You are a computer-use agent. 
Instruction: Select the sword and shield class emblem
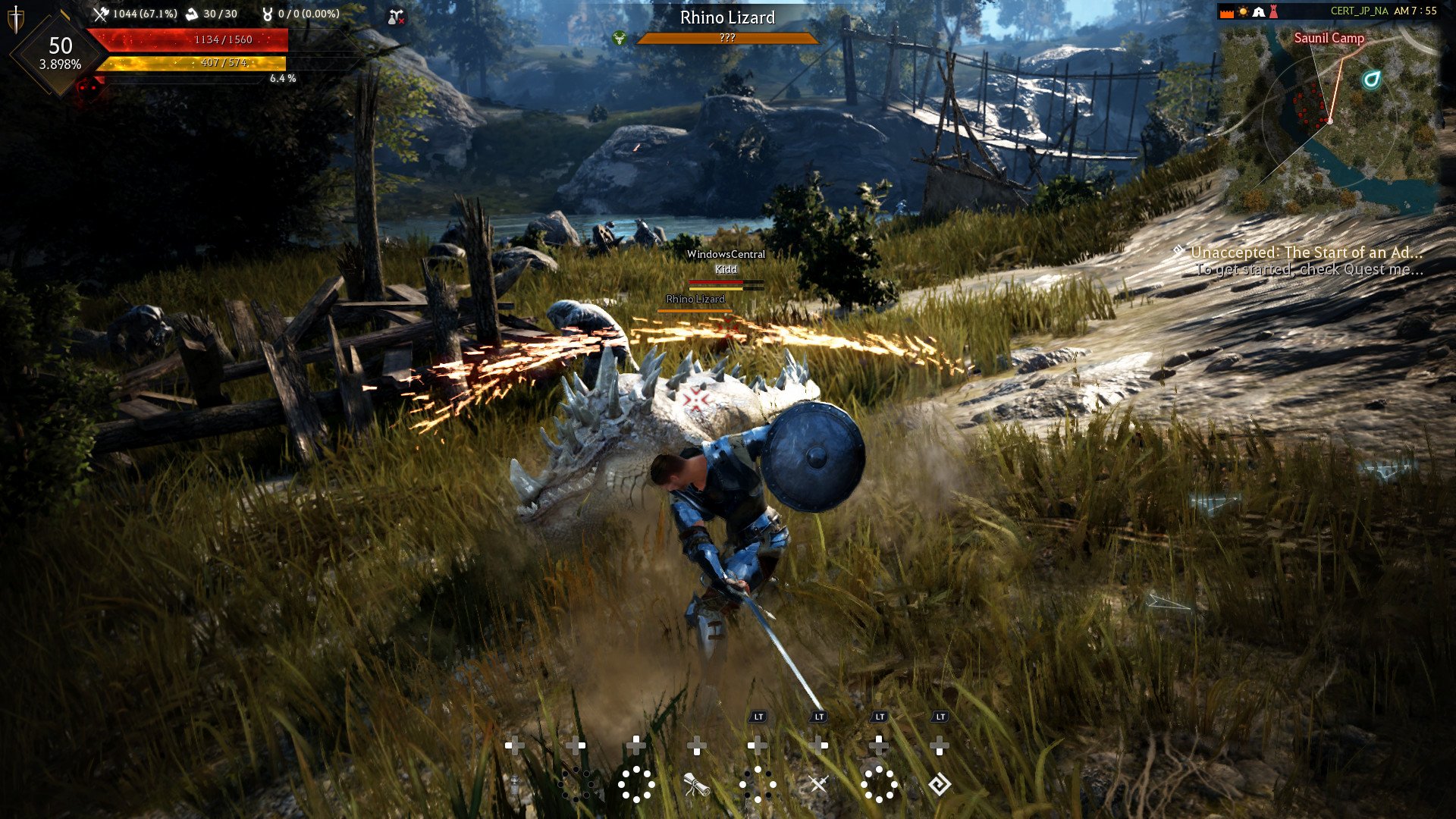pos(15,18)
